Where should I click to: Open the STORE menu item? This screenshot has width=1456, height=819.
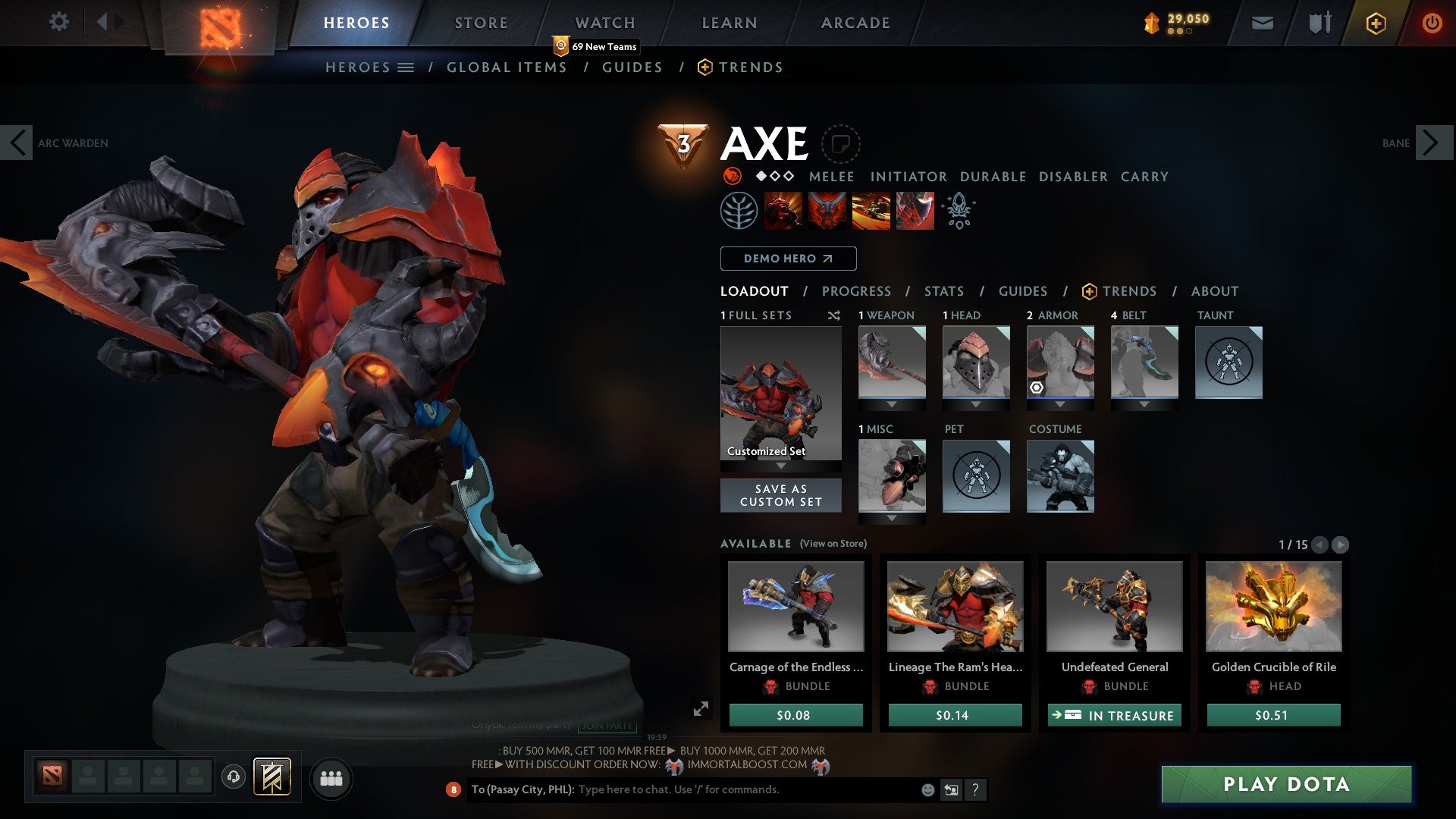[x=480, y=22]
